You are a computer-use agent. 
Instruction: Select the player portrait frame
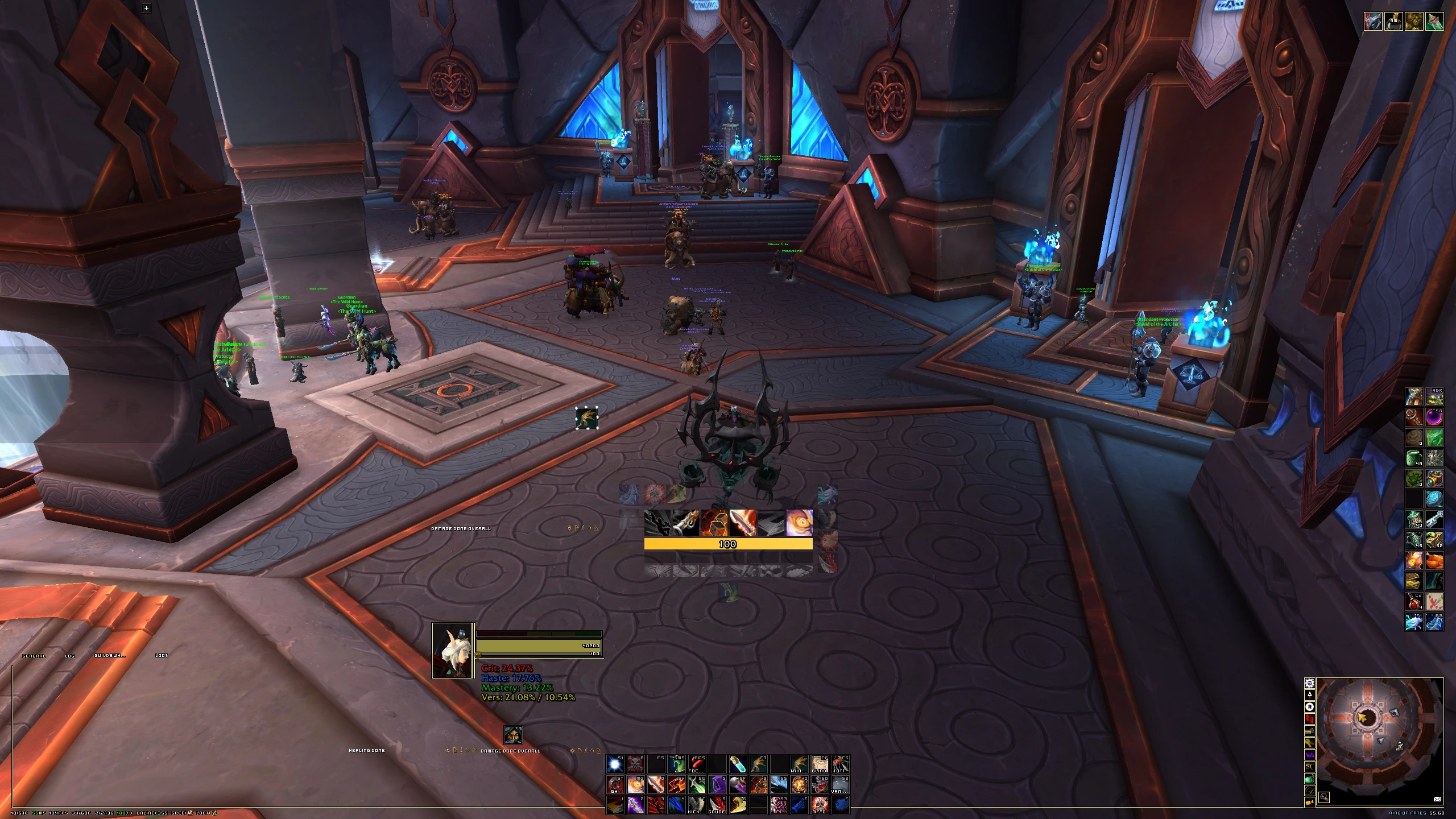(x=453, y=651)
